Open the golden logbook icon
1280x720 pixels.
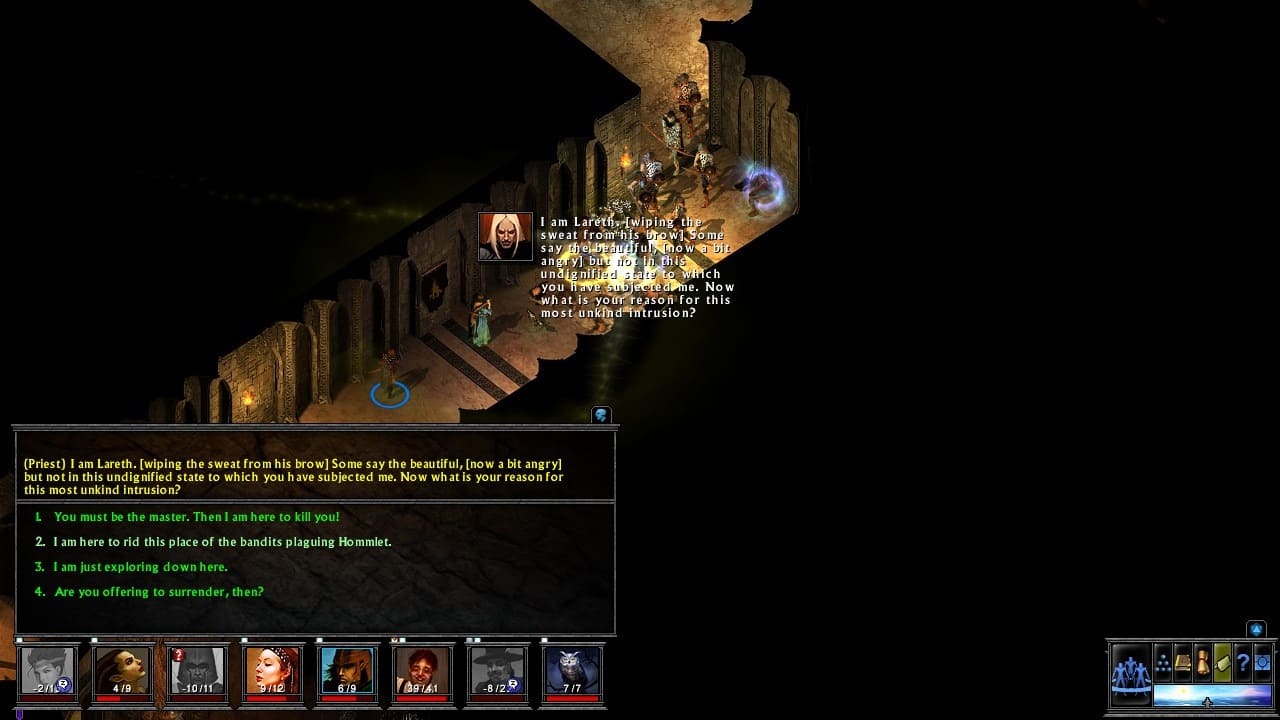1183,662
